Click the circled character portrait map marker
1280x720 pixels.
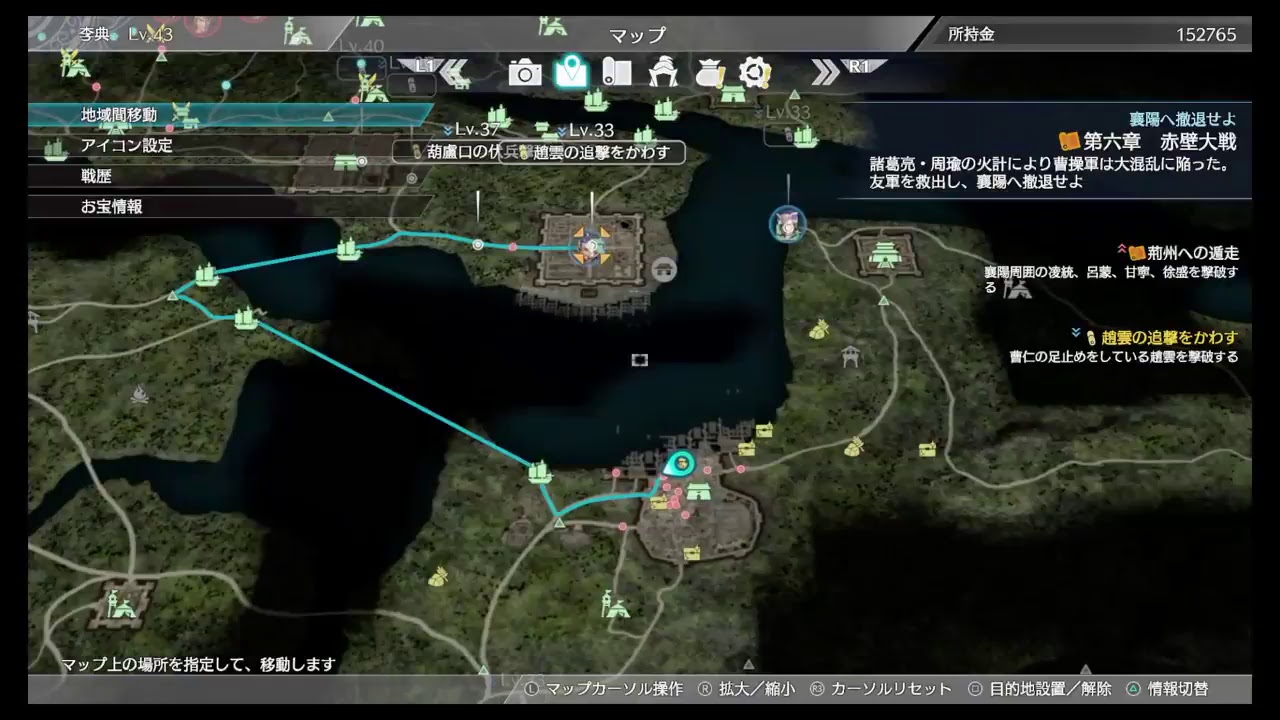[x=788, y=225]
